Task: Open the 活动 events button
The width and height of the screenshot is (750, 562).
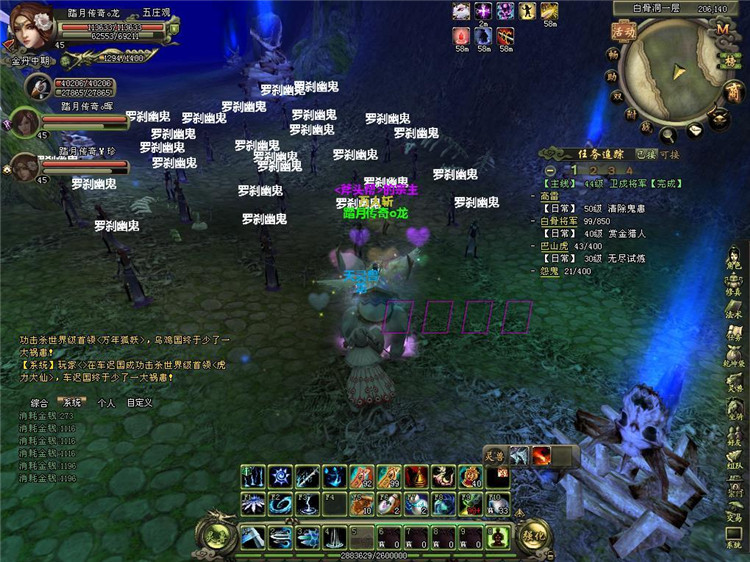Action: click(625, 32)
